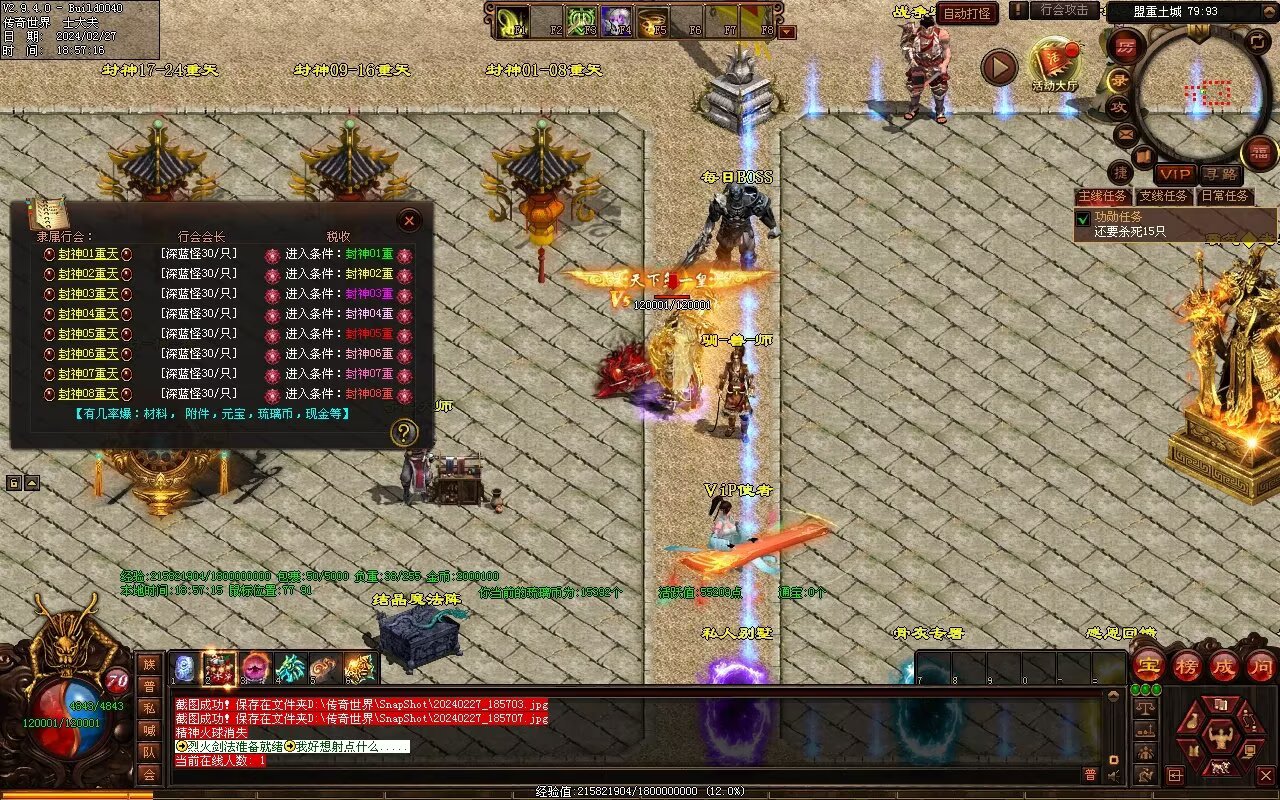Select the pink orb skill in slot 3
1280x800 pixels.
point(254,667)
